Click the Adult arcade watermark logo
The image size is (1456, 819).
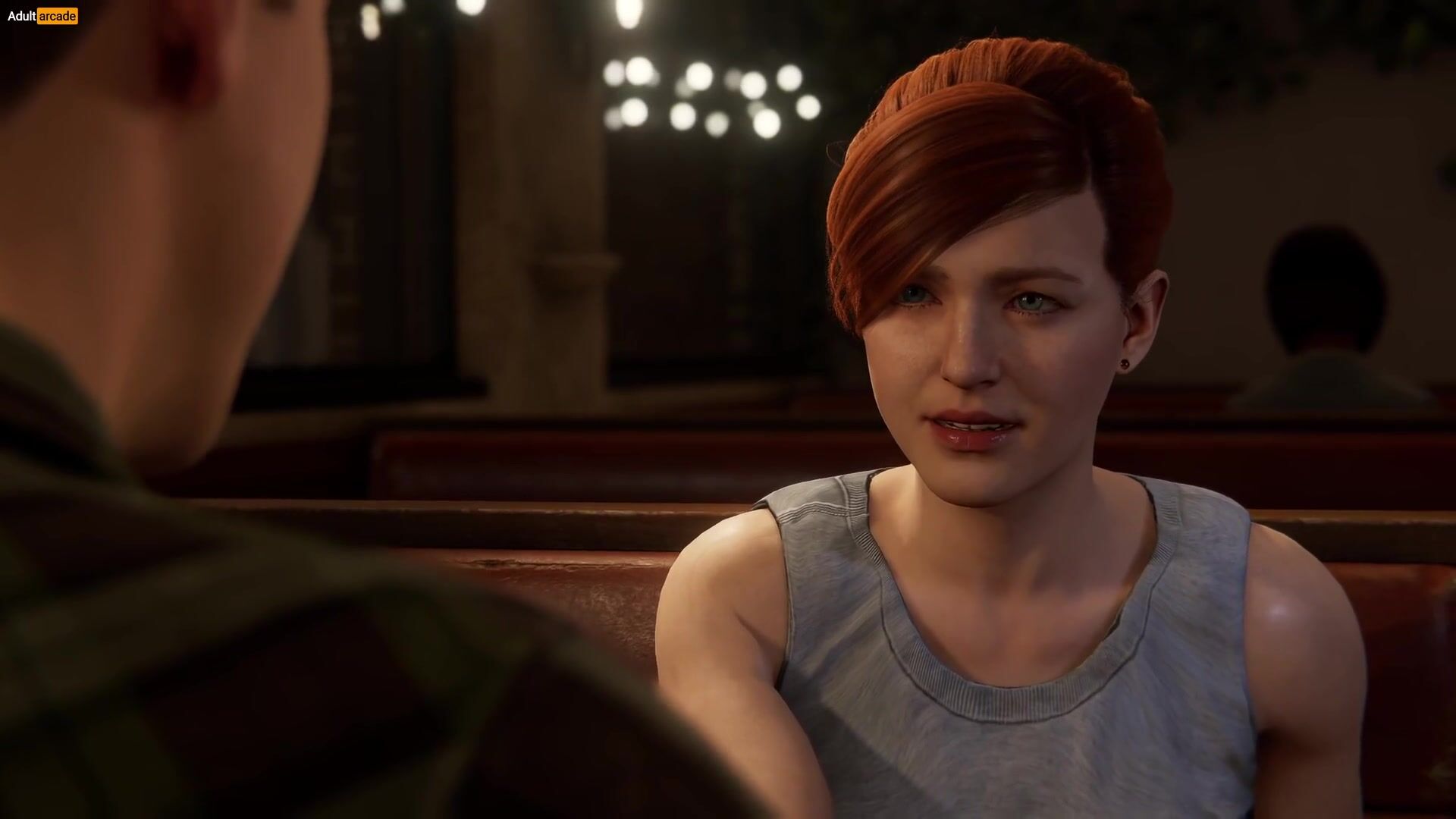click(x=42, y=16)
